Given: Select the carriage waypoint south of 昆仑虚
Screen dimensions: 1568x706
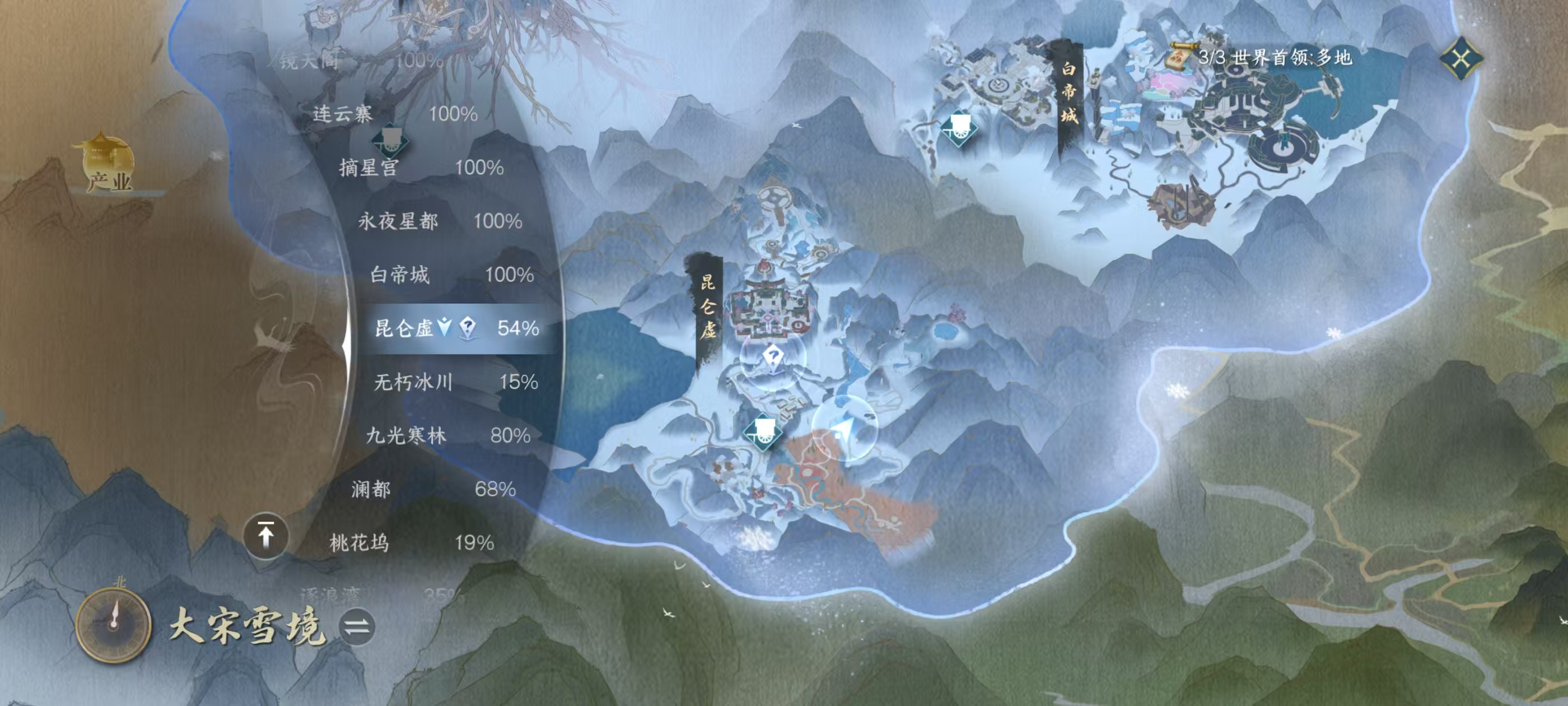Looking at the screenshot, I should [762, 431].
